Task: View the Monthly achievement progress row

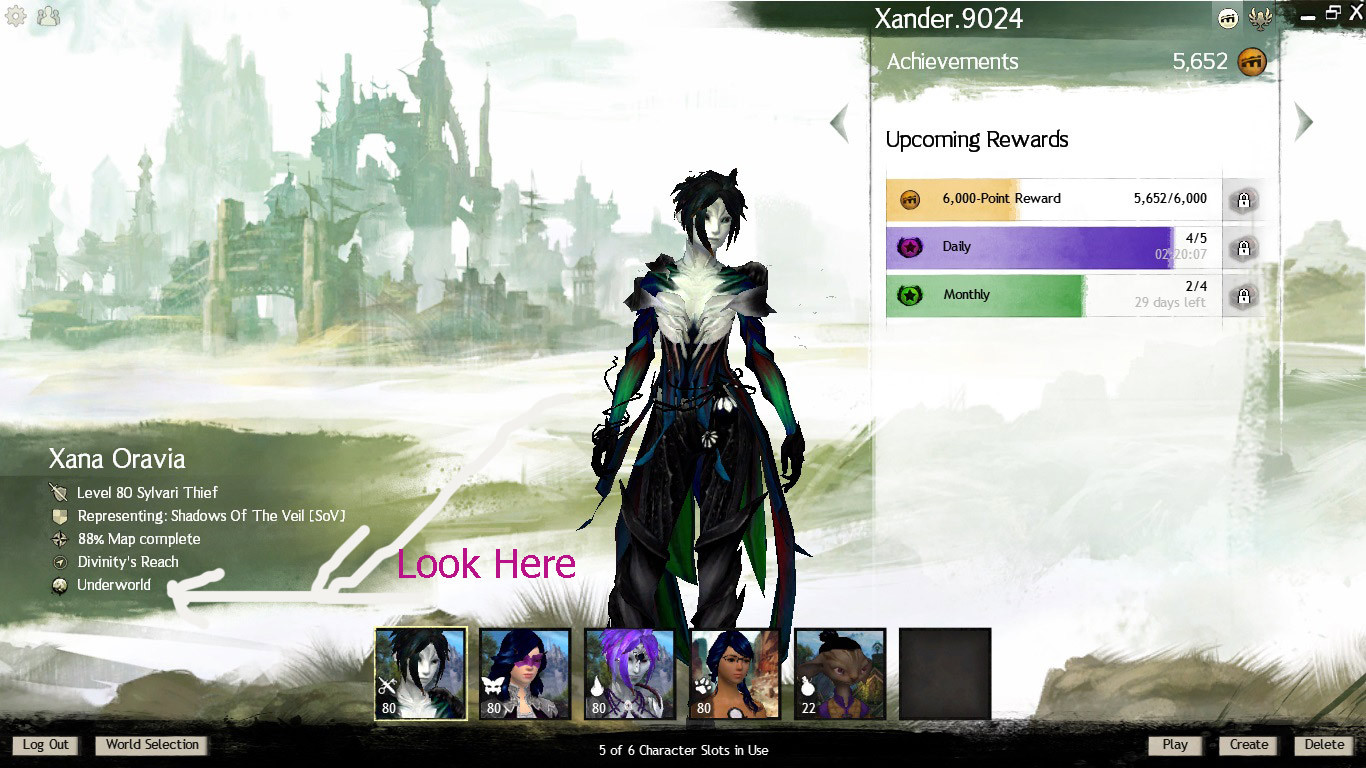Action: [1053, 295]
